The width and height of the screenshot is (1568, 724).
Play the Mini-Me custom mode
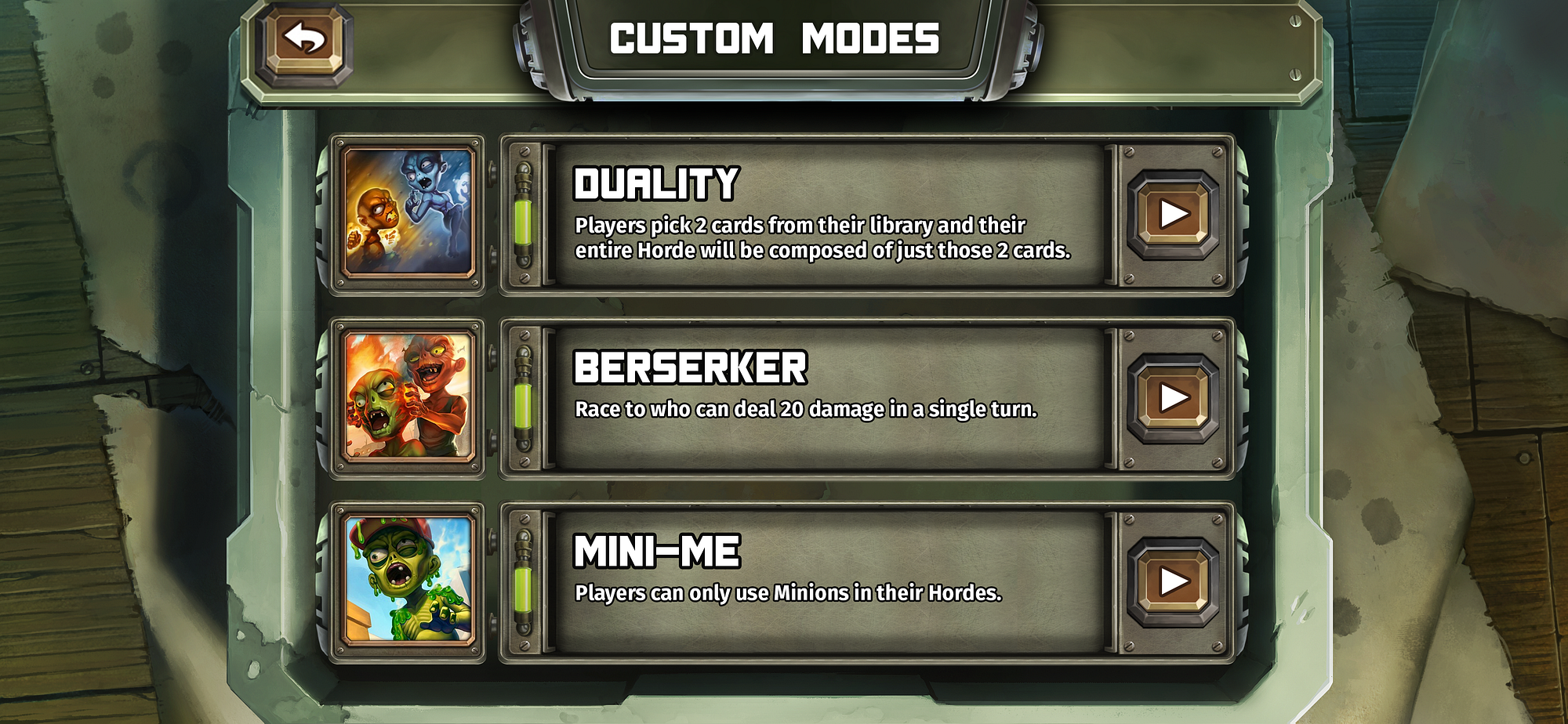point(1173,581)
